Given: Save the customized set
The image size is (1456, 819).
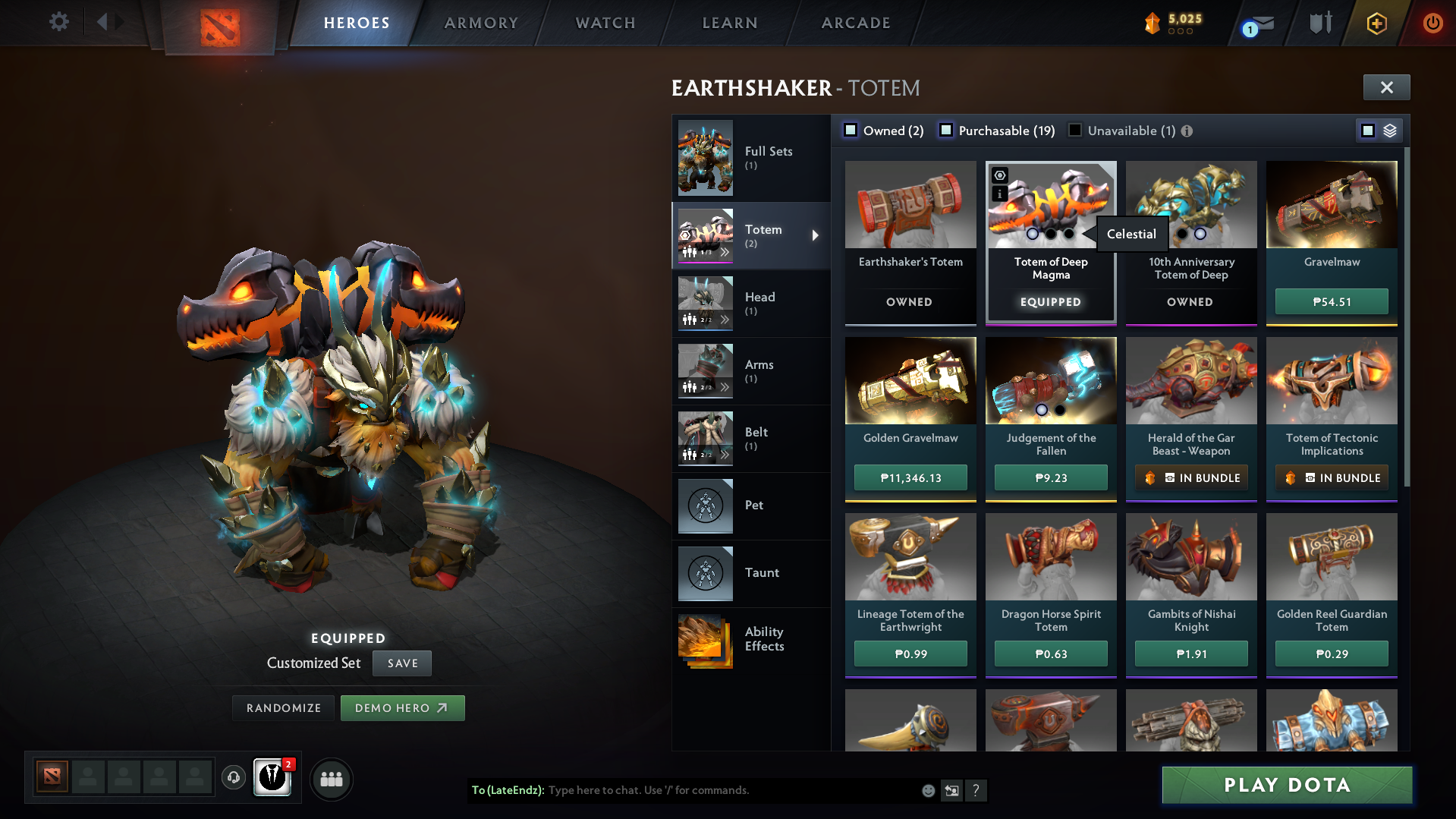Looking at the screenshot, I should click(x=401, y=663).
